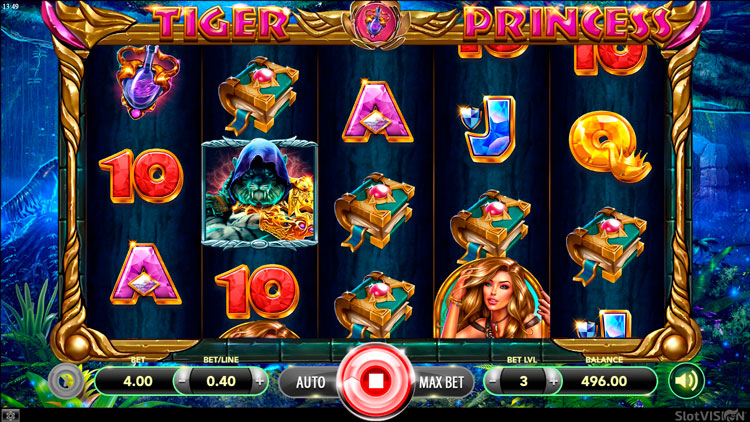
Task: Lower the bet level
Action: point(493,381)
